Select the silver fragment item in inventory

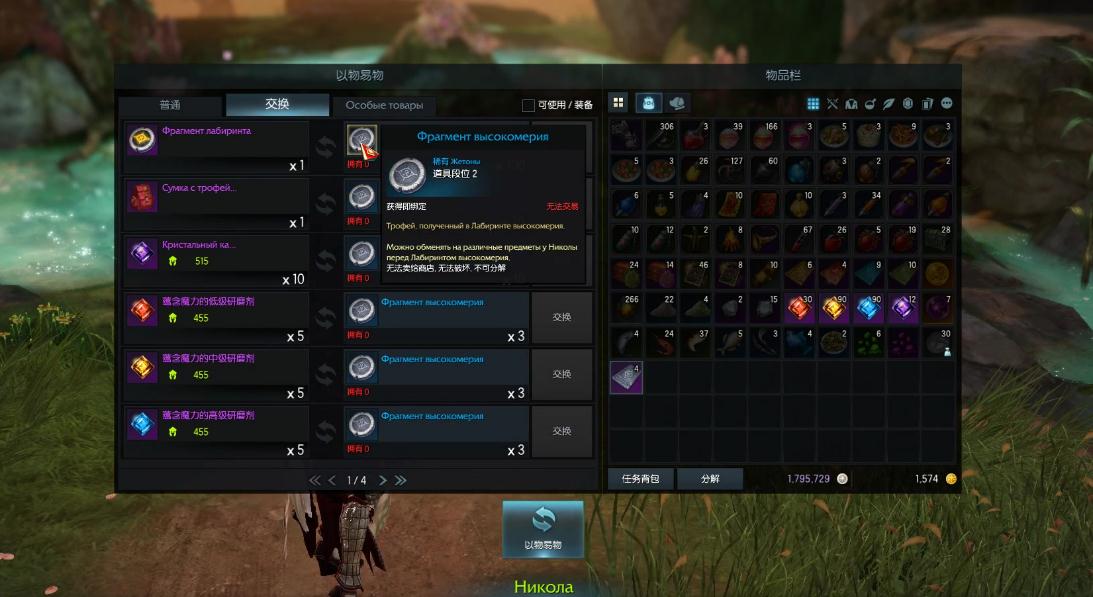(x=627, y=377)
